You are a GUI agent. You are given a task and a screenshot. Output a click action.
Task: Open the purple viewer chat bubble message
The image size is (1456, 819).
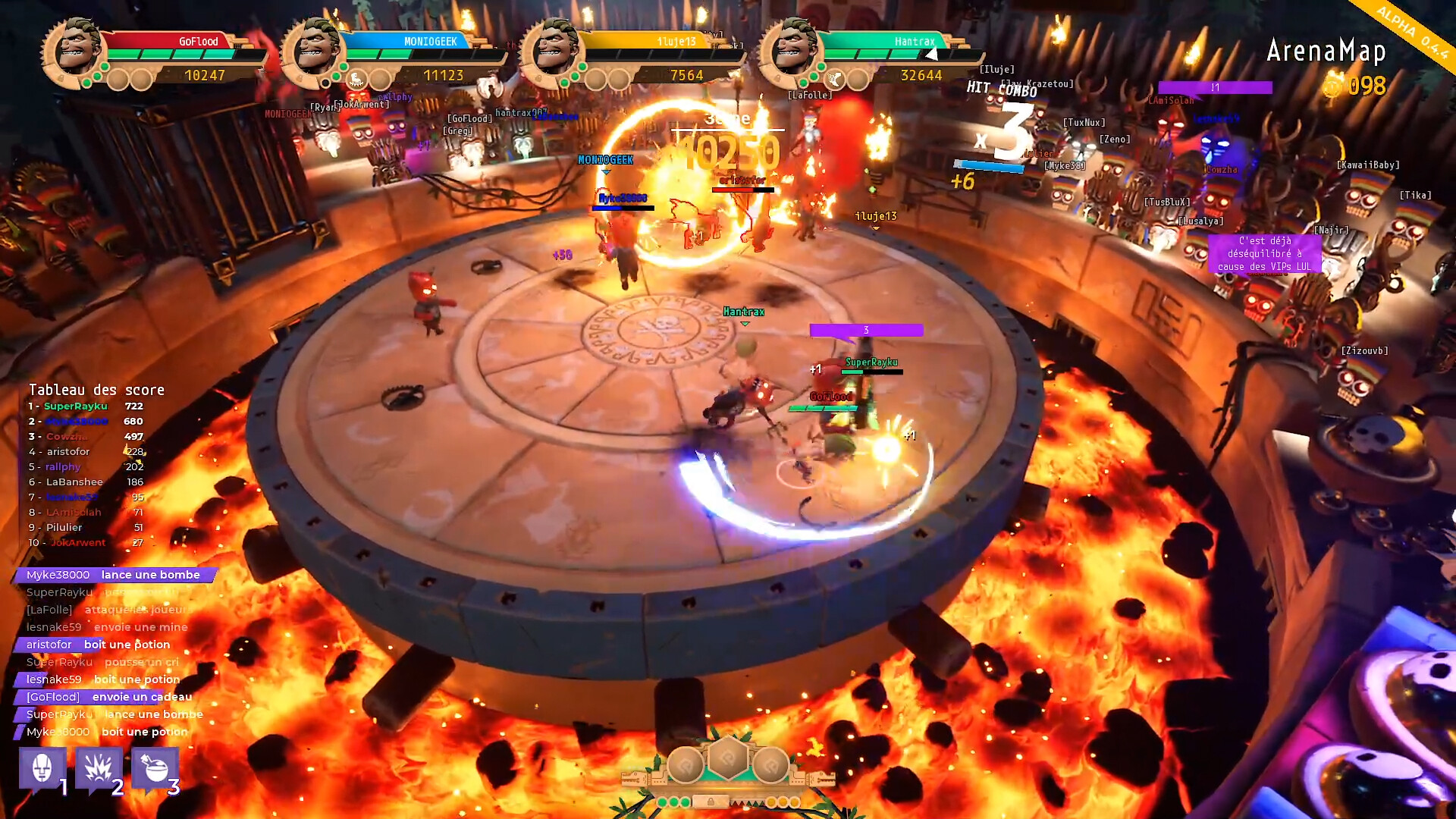pos(1264,253)
